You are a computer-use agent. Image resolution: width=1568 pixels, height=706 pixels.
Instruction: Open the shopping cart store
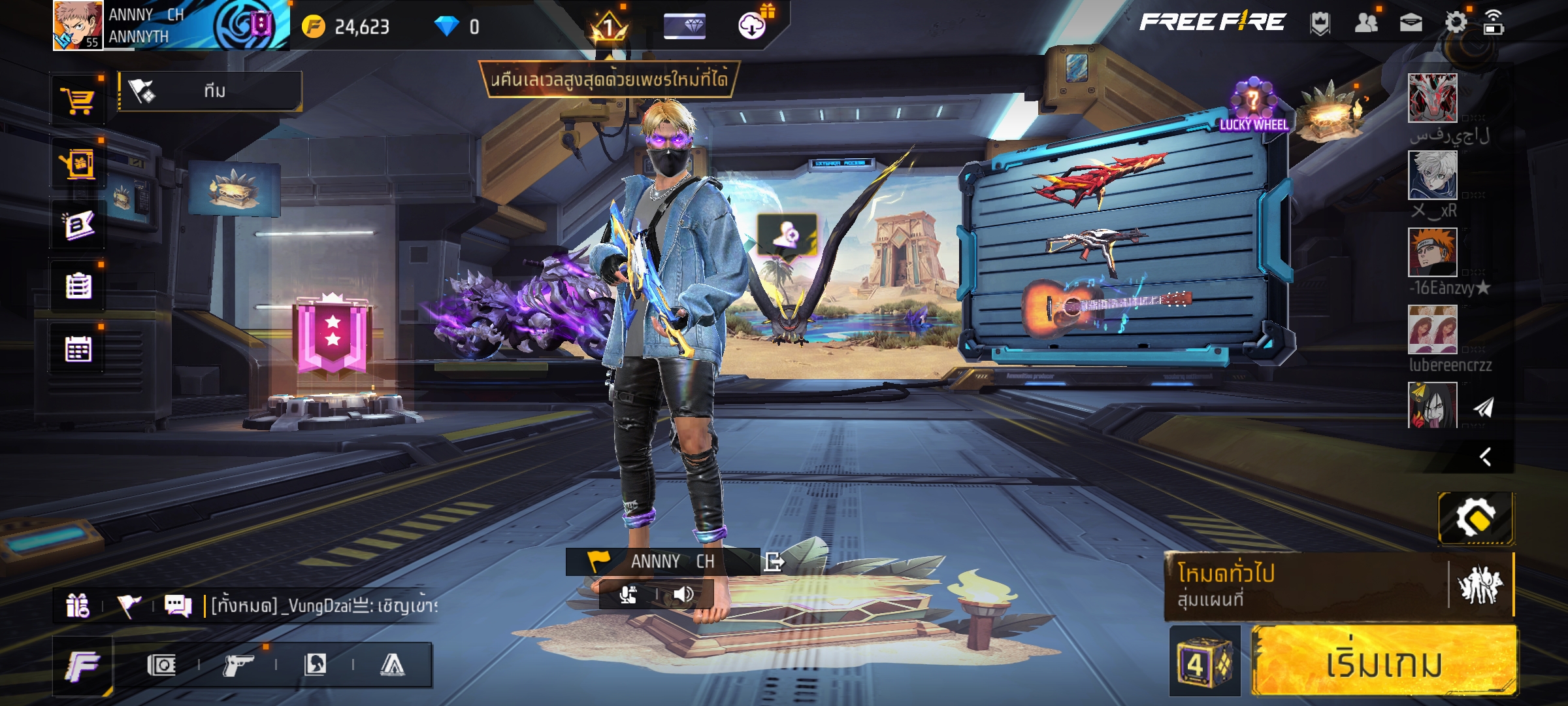point(78,100)
